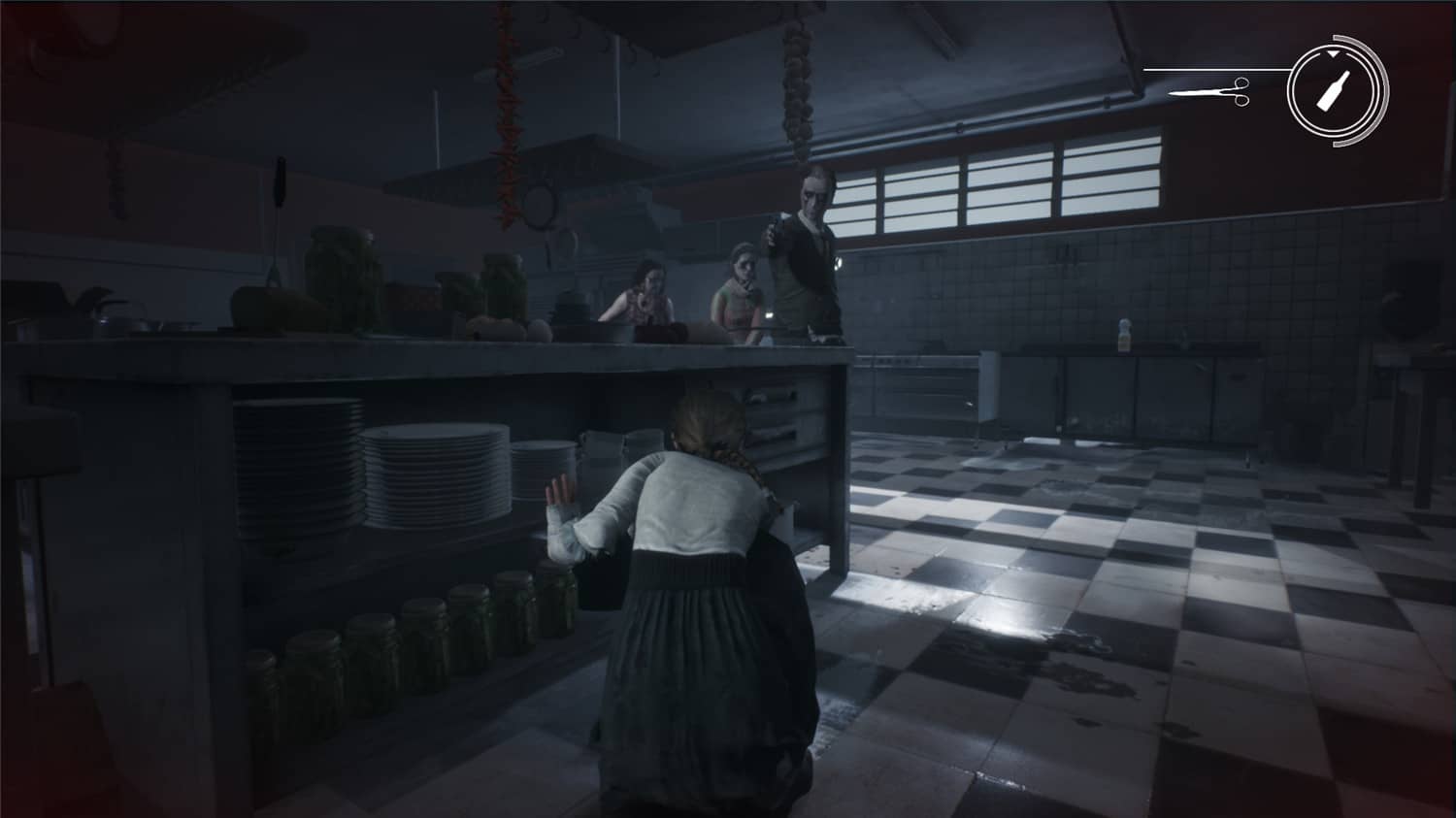
Task: Click the bottle glyph inside the circular wheel
Action: [x=1334, y=92]
